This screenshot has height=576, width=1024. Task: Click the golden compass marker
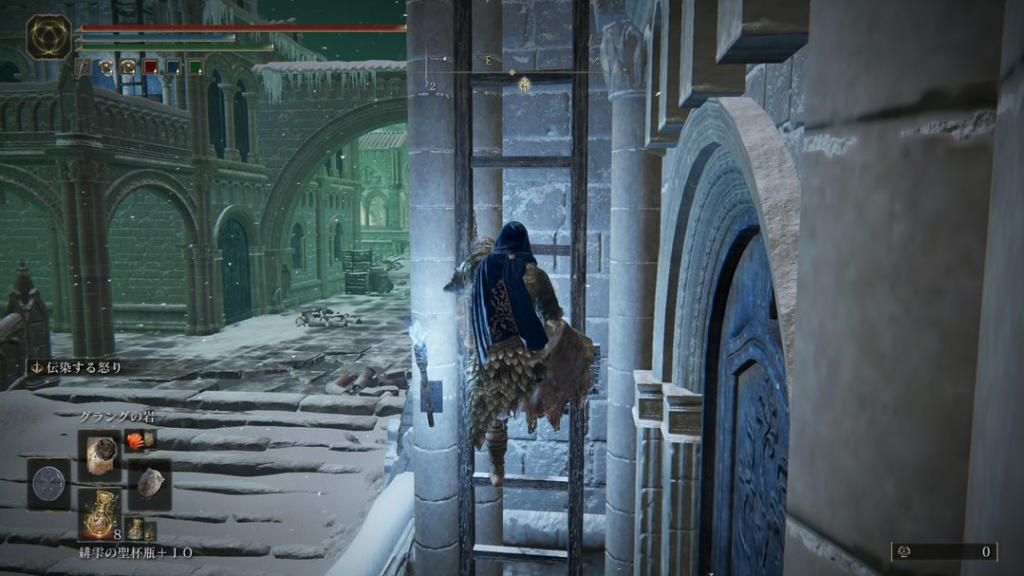524,86
